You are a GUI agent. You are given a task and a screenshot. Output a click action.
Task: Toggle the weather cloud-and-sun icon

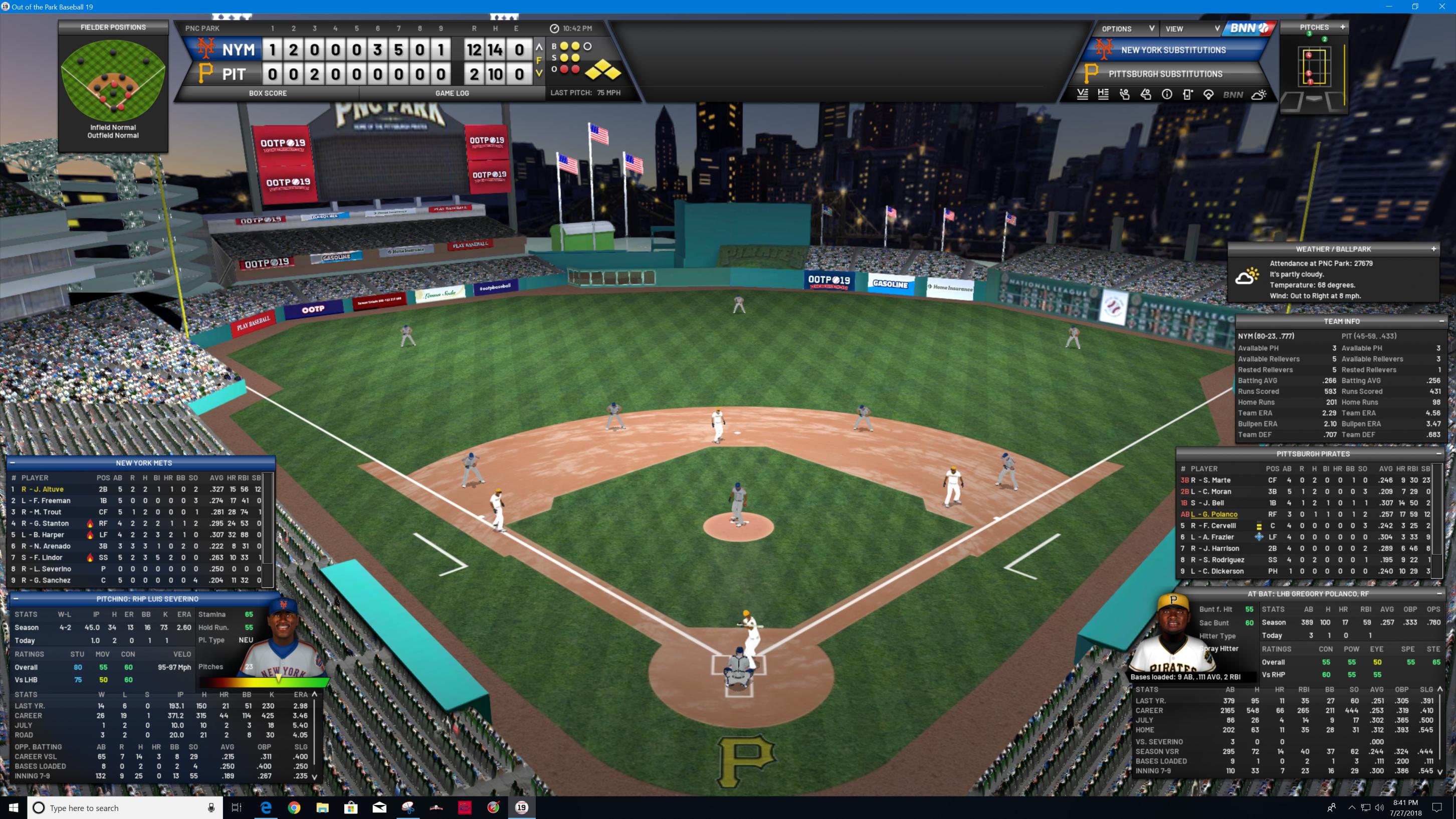(x=1259, y=95)
